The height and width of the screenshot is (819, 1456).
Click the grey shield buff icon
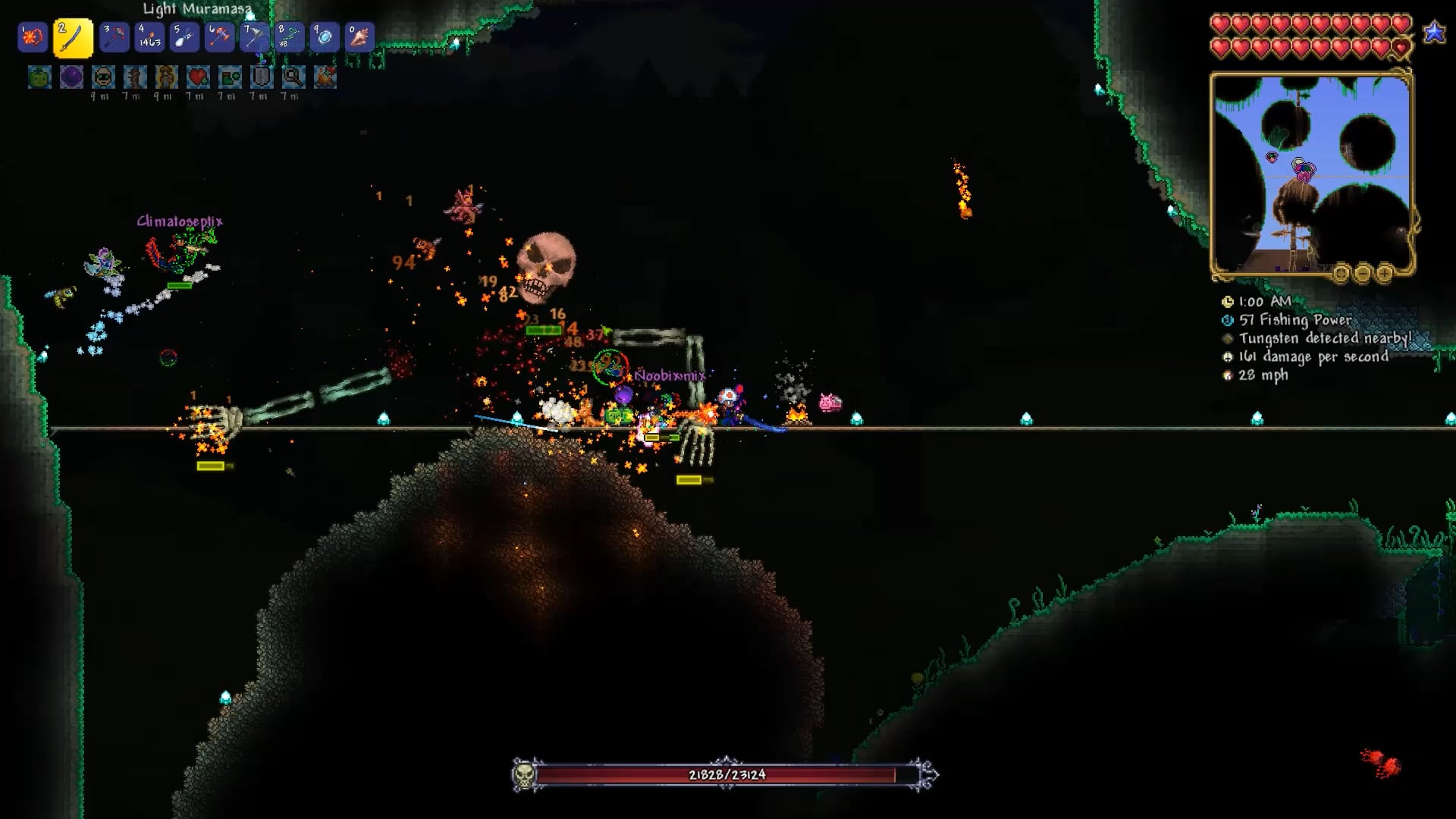tap(262, 77)
